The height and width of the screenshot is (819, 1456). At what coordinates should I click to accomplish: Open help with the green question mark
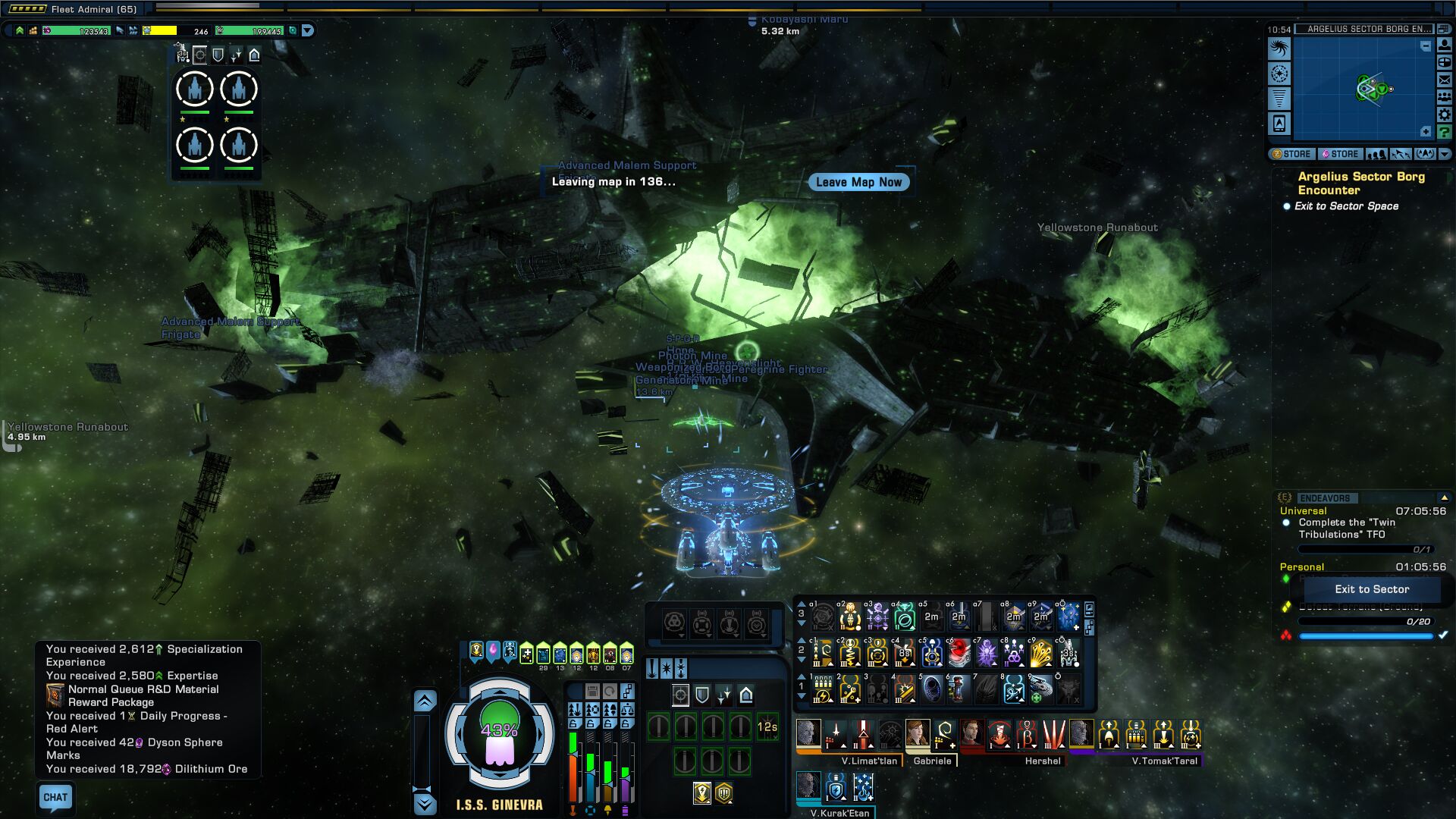(1445, 132)
